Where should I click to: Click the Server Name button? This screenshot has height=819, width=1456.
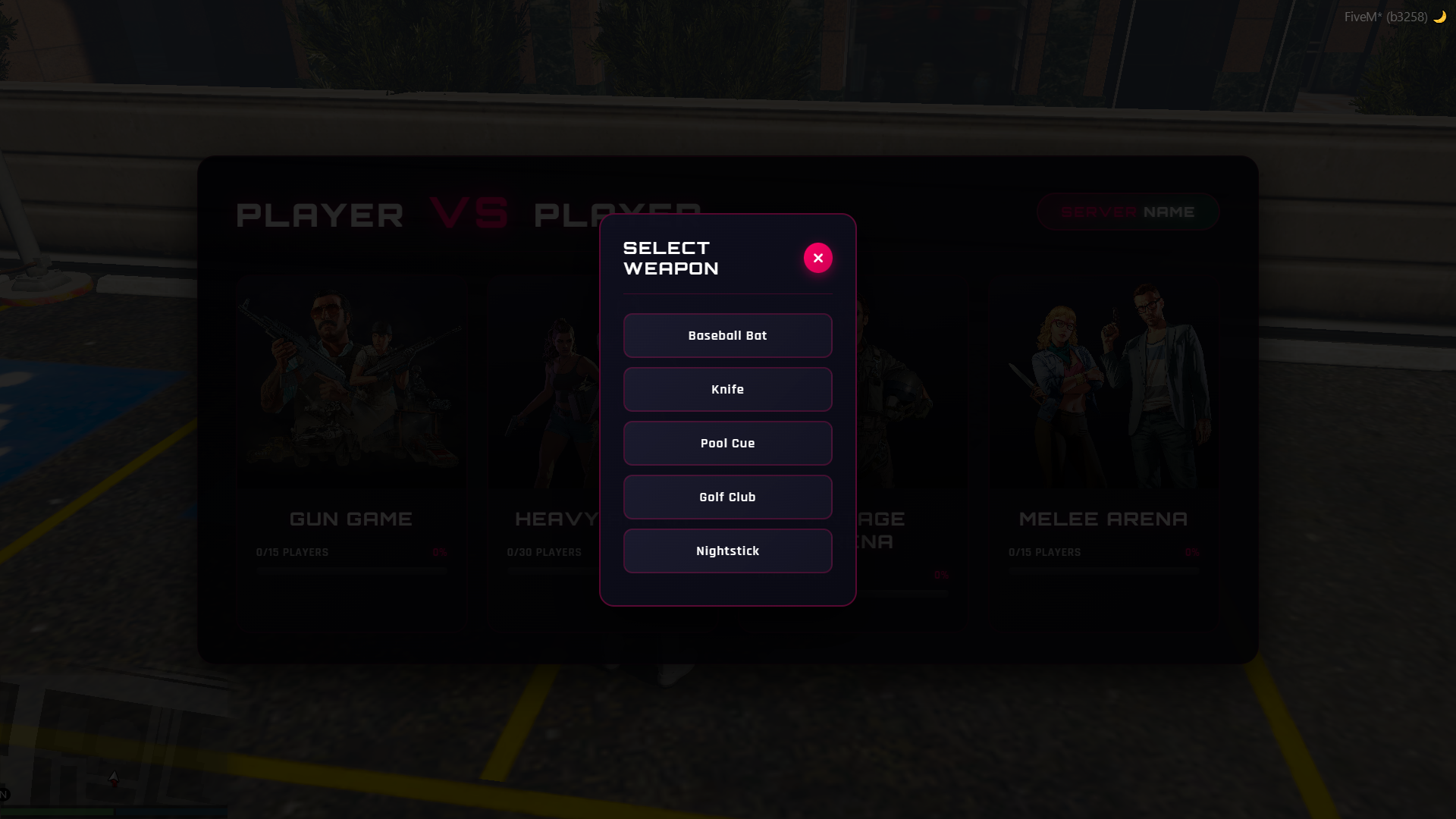pyautogui.click(x=1128, y=212)
